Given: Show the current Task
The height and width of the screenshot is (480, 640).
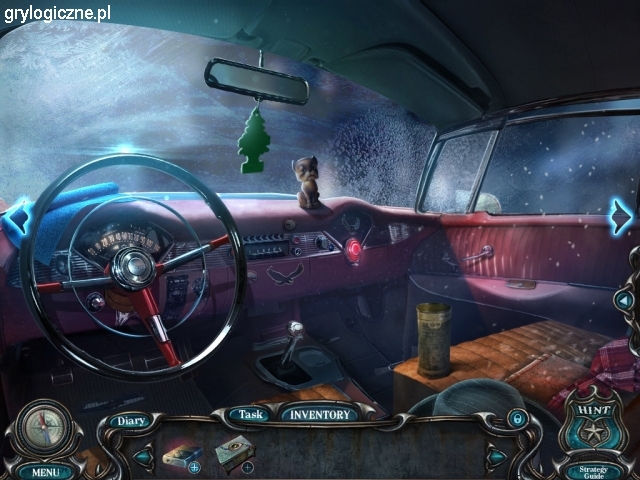Looking at the screenshot, I should coord(251,414).
